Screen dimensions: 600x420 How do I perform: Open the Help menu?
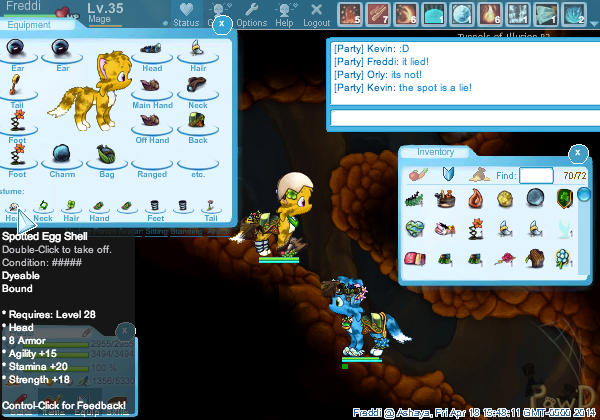point(284,14)
